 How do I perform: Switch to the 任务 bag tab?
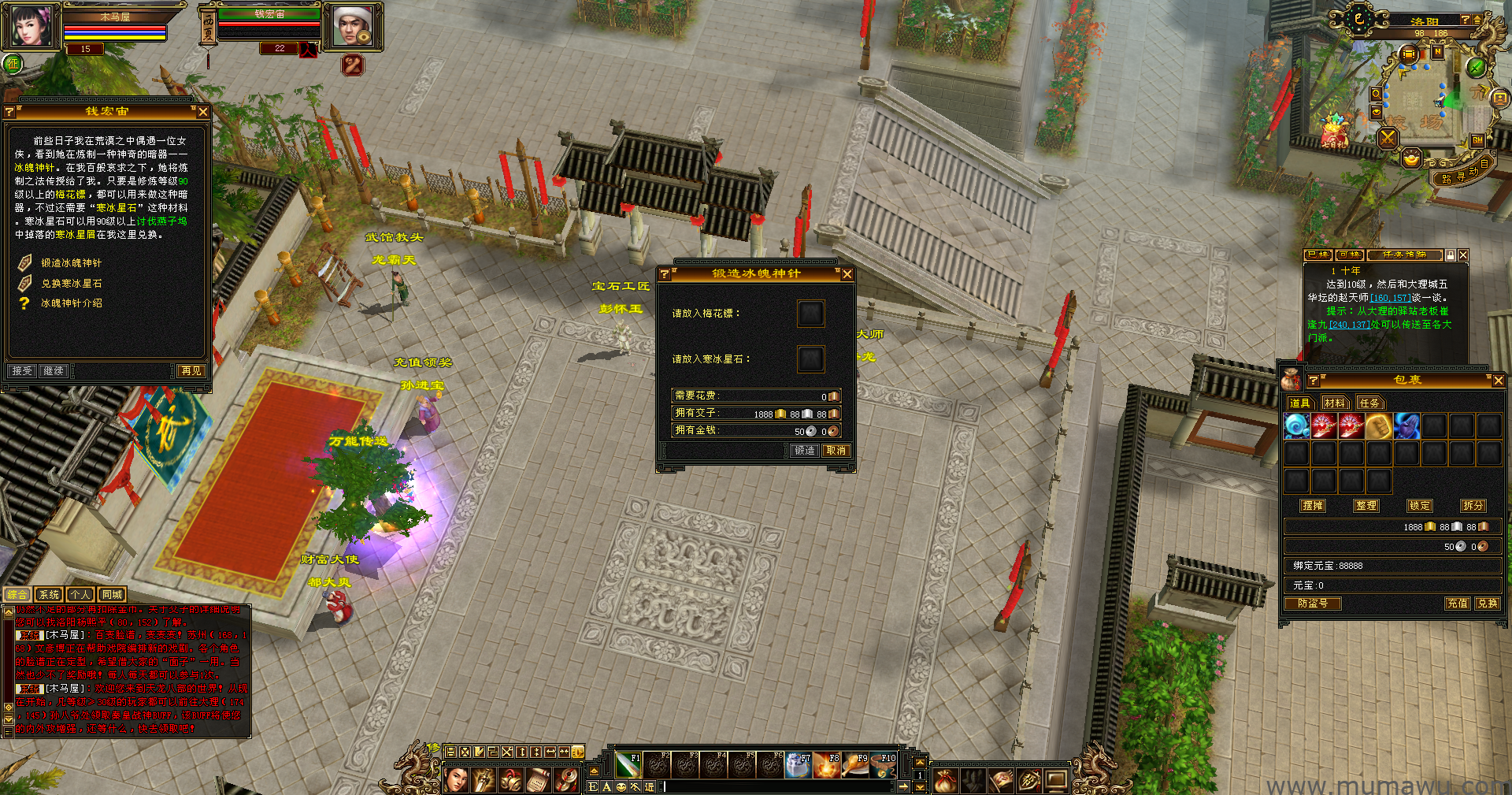click(1369, 403)
